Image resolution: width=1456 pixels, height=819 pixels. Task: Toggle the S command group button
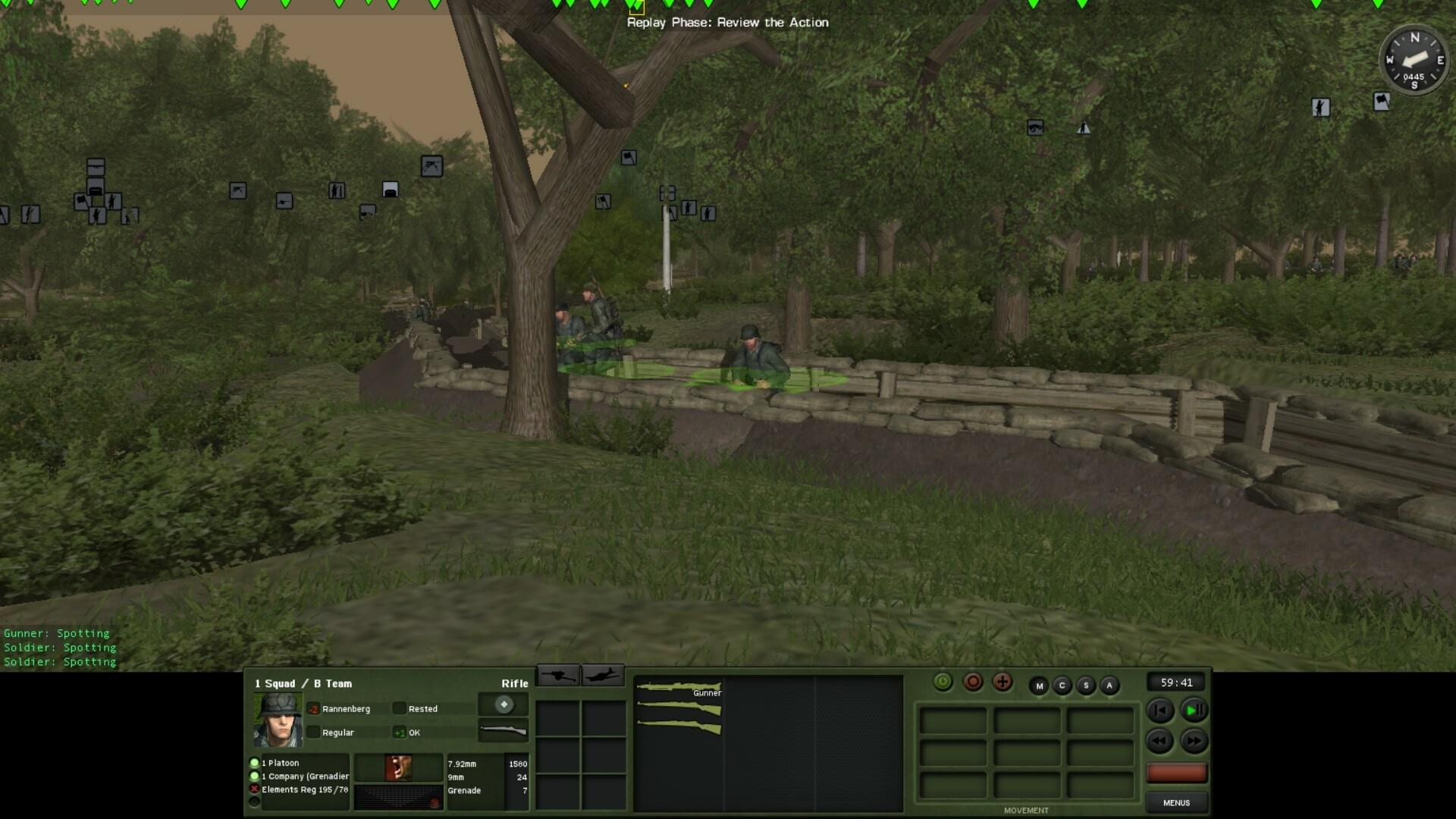coord(1086,685)
